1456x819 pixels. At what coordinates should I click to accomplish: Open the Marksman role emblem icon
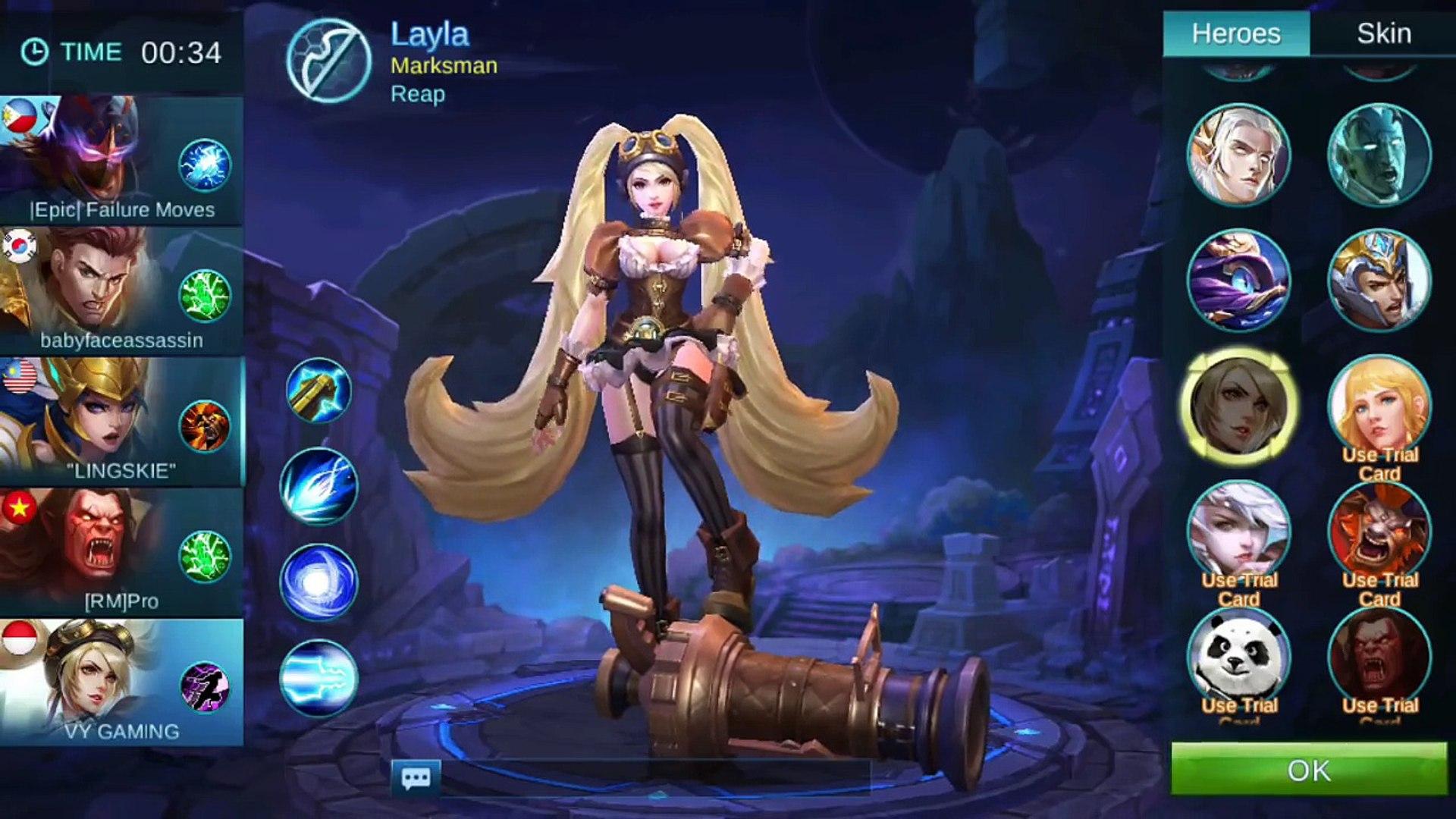coord(329,61)
